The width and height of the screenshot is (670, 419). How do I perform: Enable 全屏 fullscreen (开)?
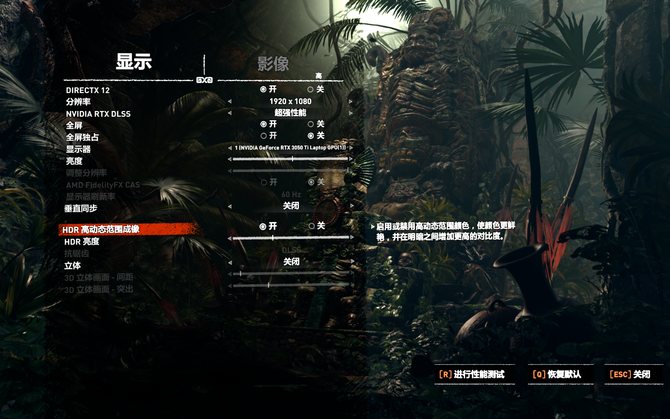[263, 124]
